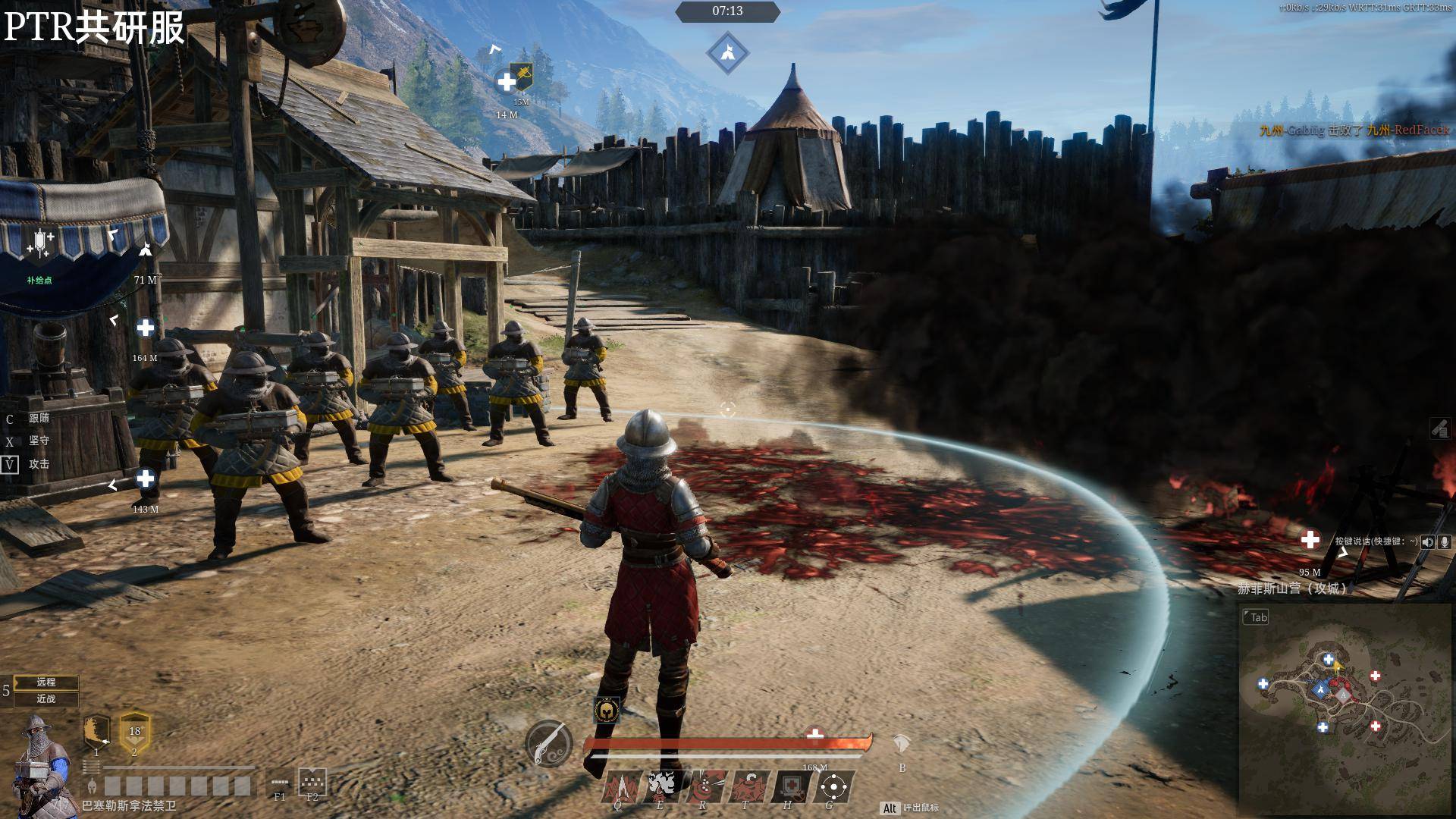Click the unit commander portrait
The height and width of the screenshot is (819, 1456).
(x=42, y=762)
